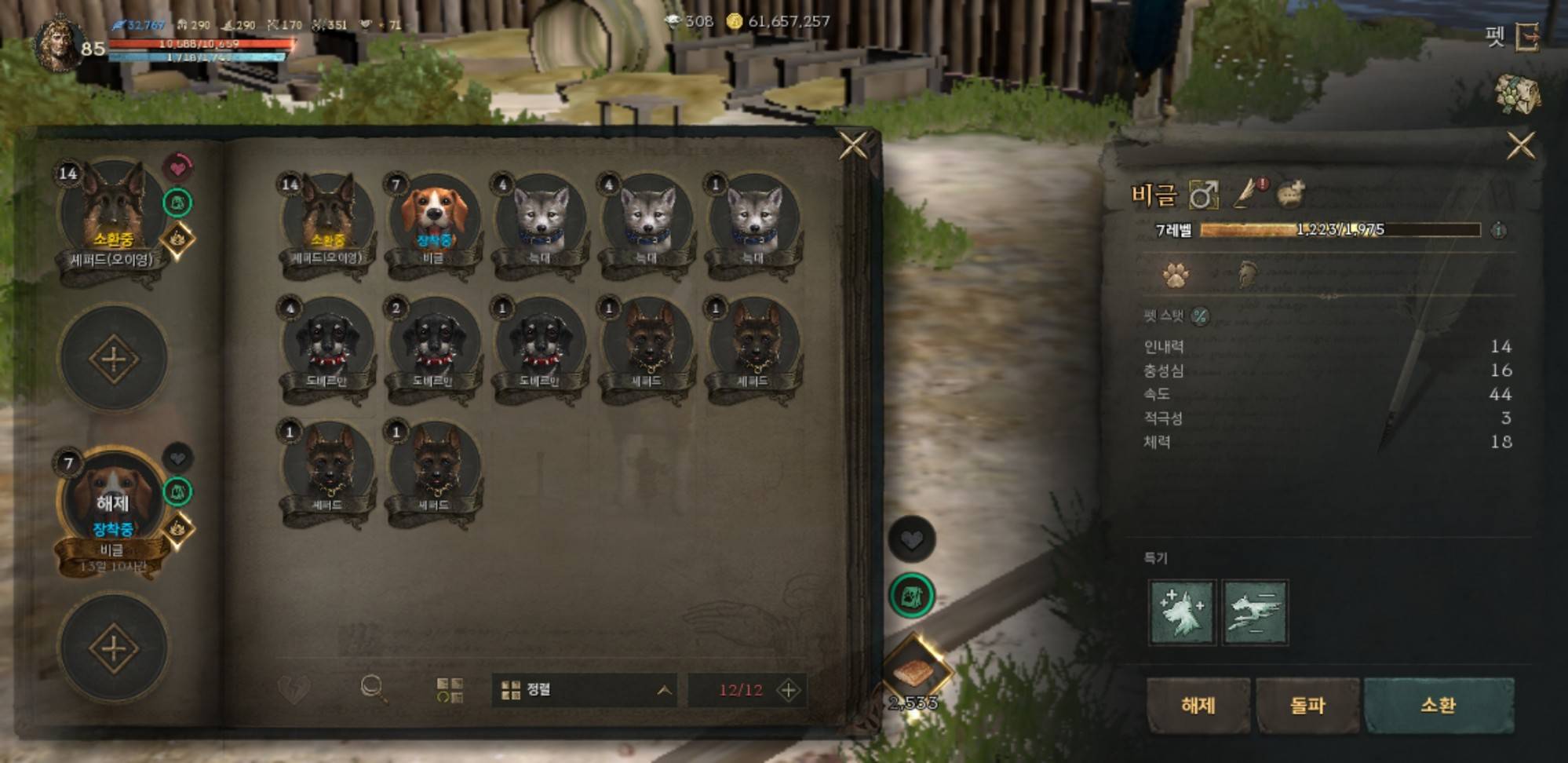Click the paw print stats tab icon

click(x=1174, y=276)
